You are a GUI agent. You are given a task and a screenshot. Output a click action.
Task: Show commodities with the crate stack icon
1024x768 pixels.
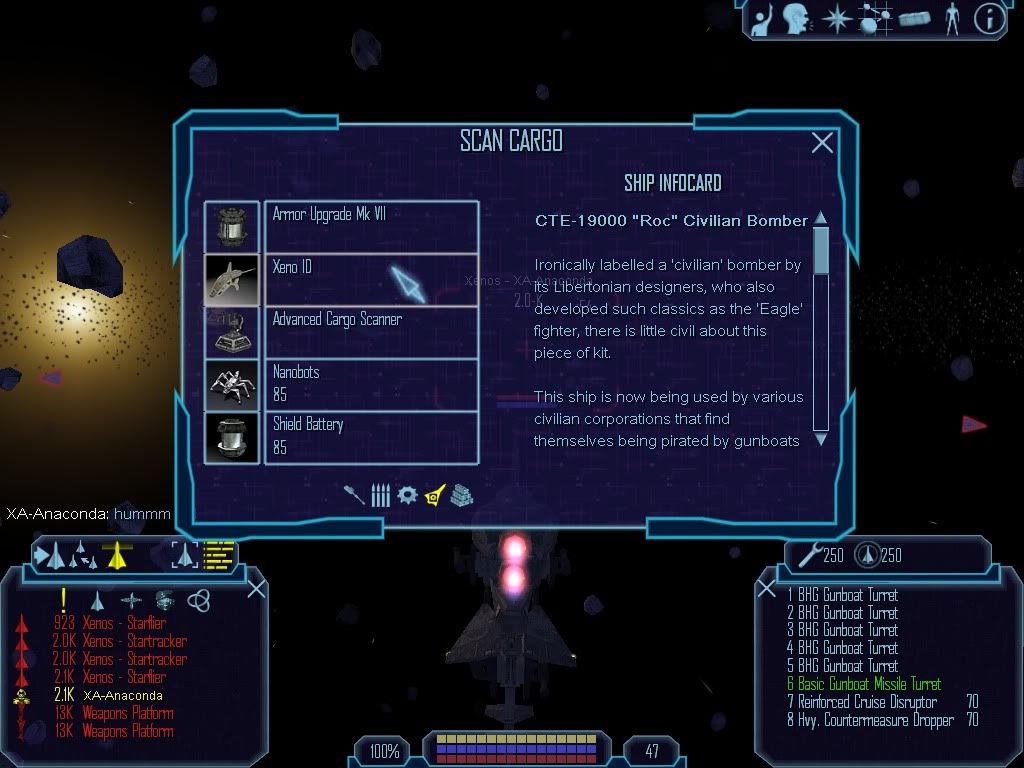point(460,495)
